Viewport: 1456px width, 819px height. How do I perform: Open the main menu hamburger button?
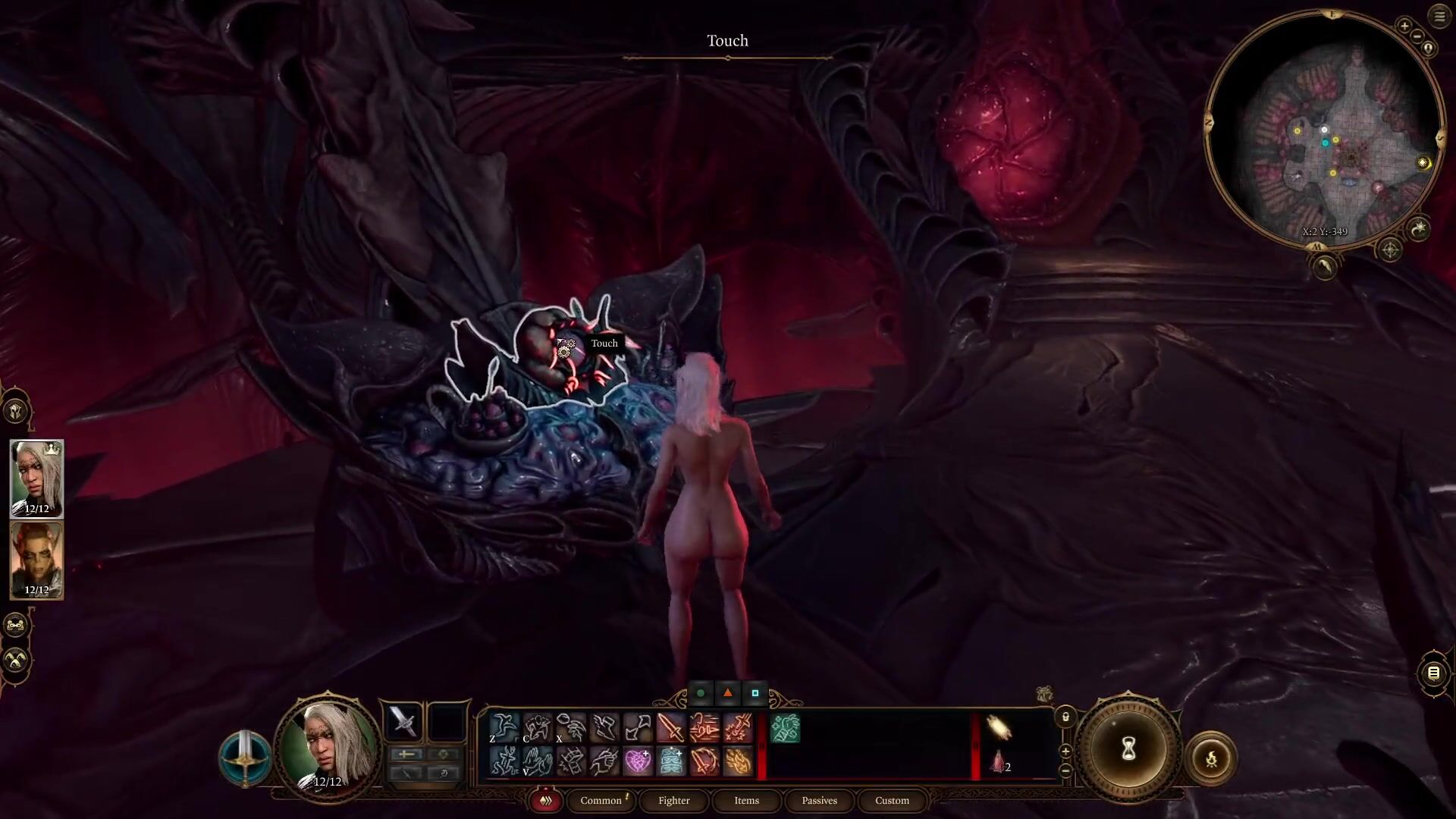(x=1439, y=17)
